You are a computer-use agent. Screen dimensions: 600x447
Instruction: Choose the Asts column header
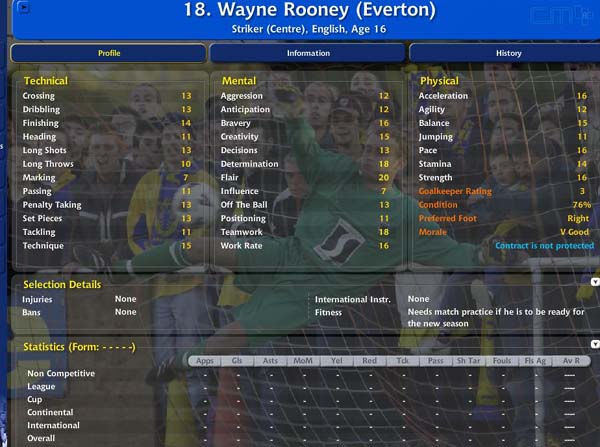(270, 361)
